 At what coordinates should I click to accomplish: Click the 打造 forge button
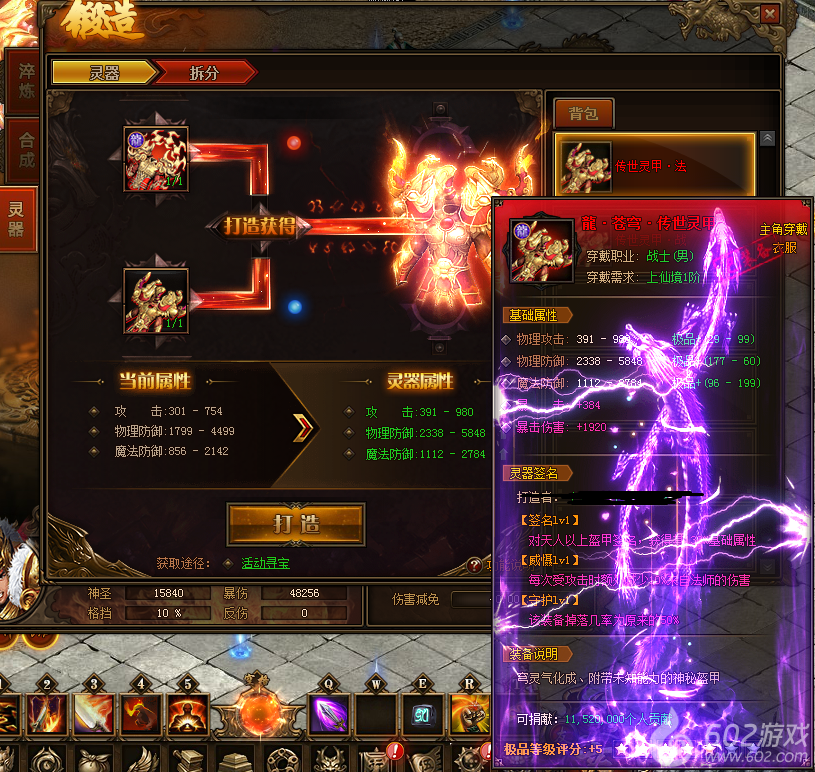(296, 524)
